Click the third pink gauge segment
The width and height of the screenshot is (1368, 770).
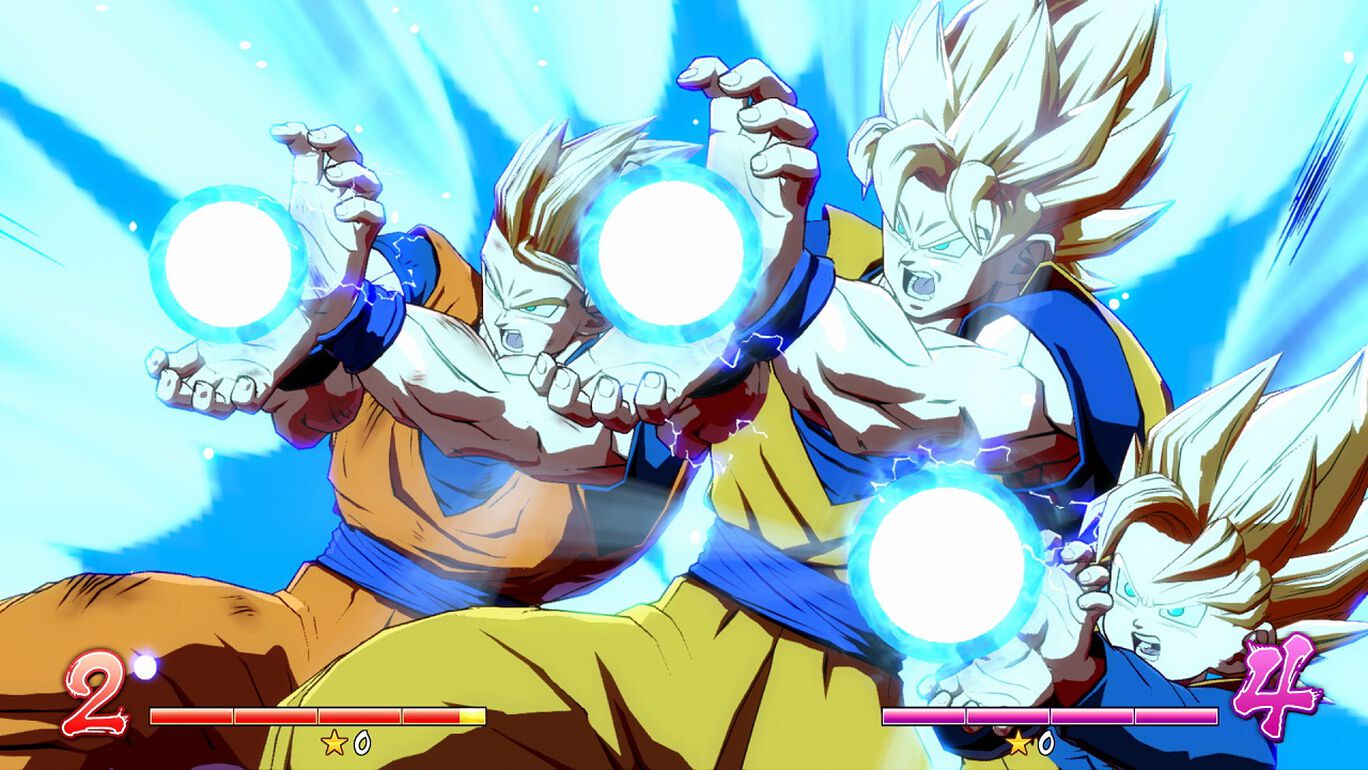[1092, 715]
